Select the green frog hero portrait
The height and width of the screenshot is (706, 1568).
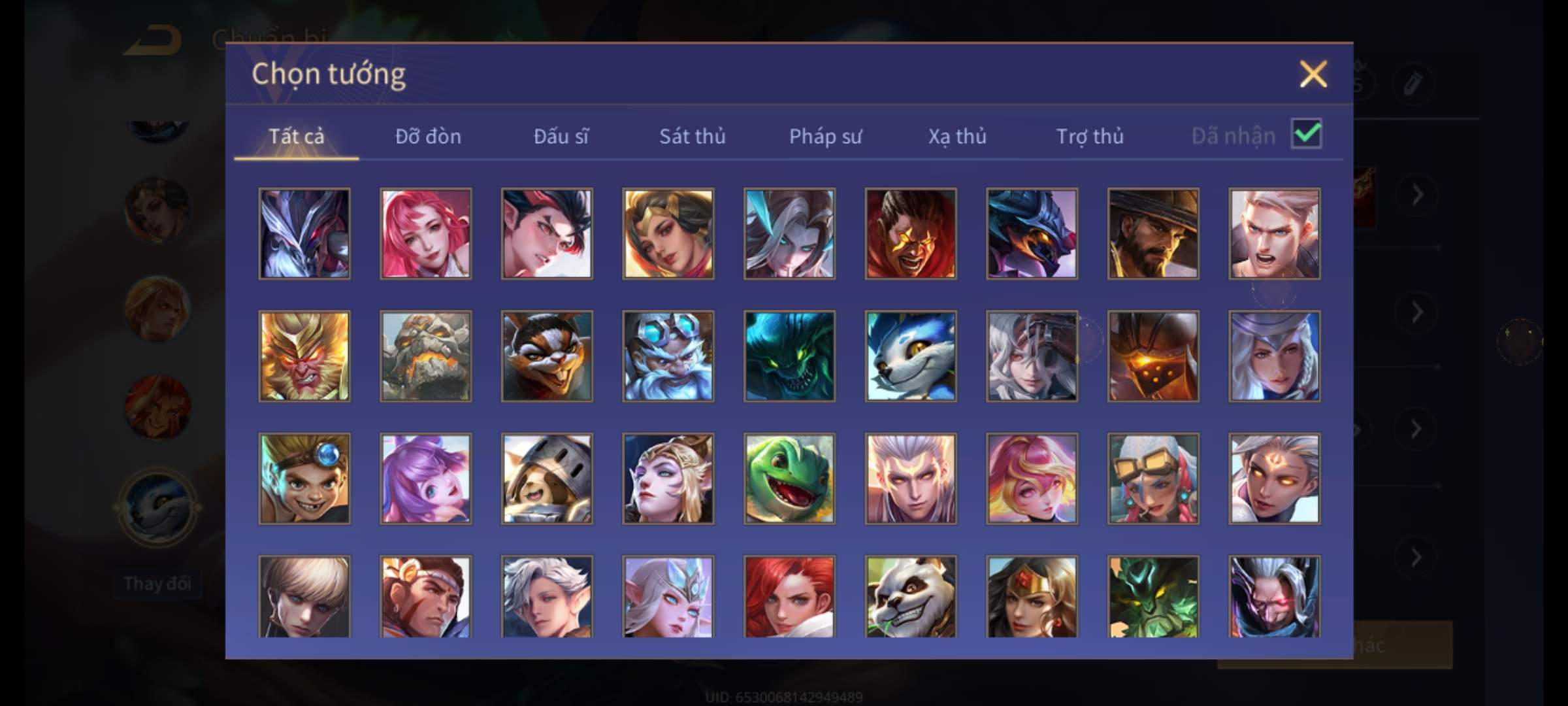click(x=789, y=479)
